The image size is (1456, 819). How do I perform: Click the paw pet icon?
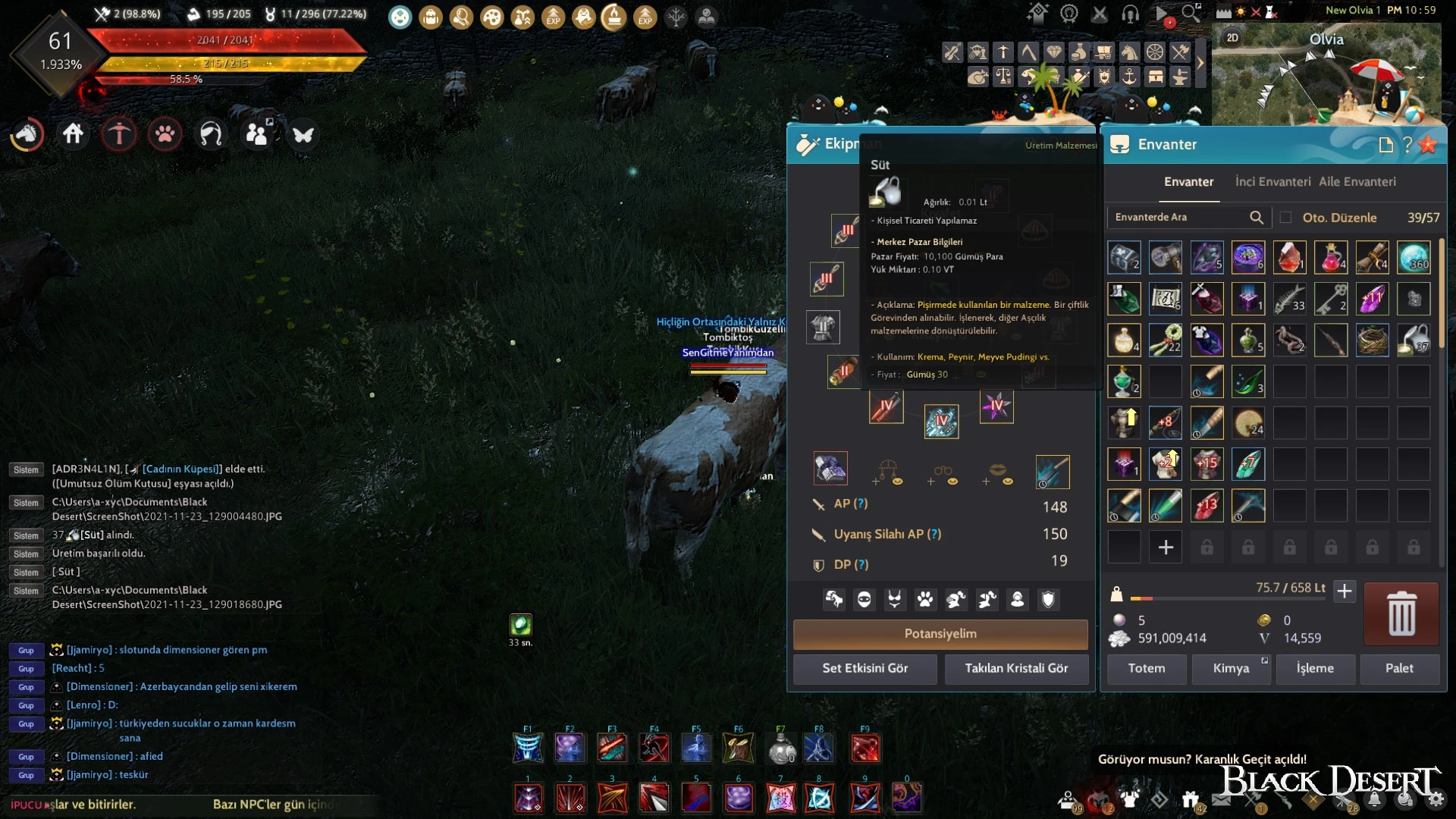coord(165,134)
